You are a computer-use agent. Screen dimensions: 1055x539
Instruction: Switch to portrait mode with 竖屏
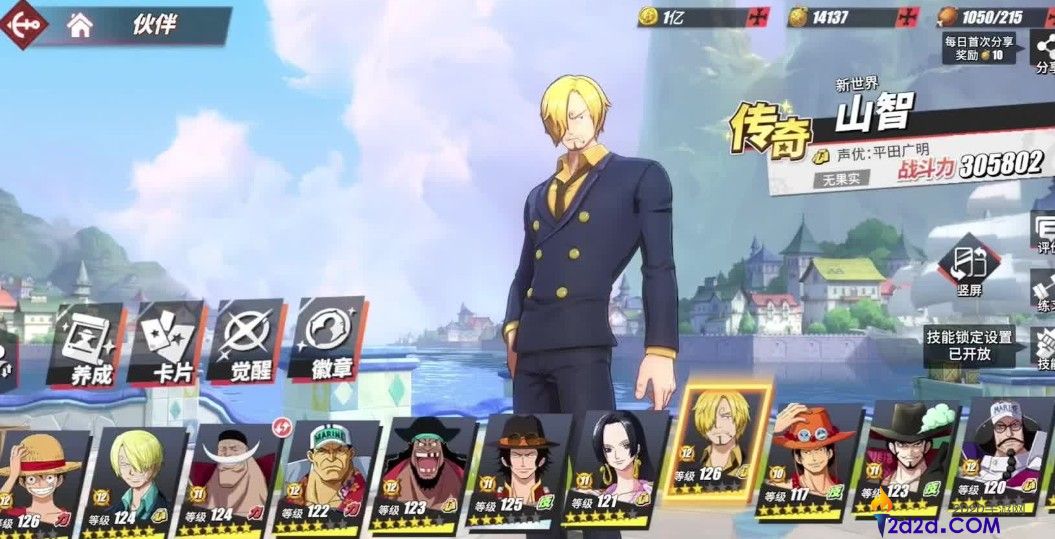(969, 268)
